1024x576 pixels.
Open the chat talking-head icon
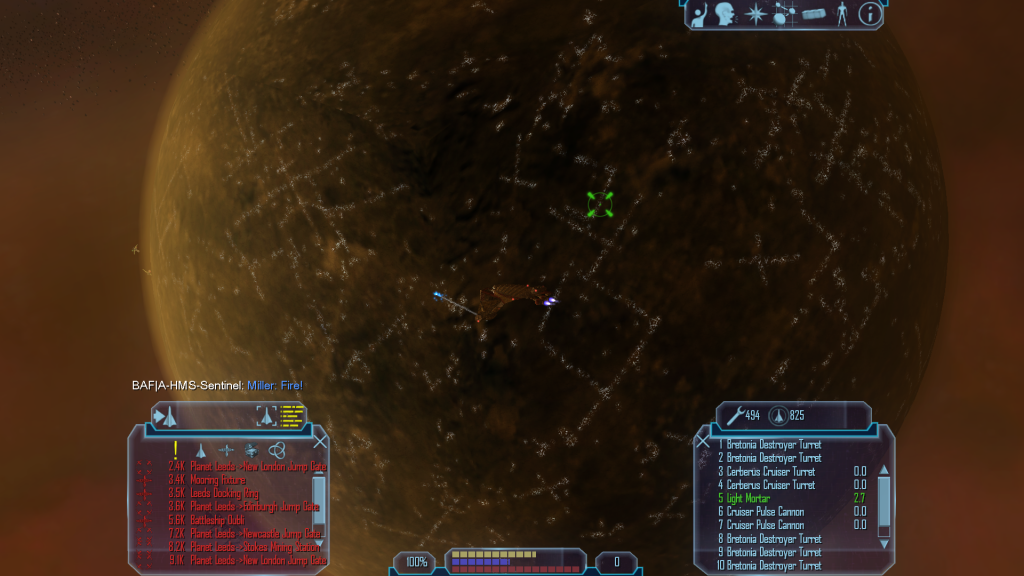(725, 14)
